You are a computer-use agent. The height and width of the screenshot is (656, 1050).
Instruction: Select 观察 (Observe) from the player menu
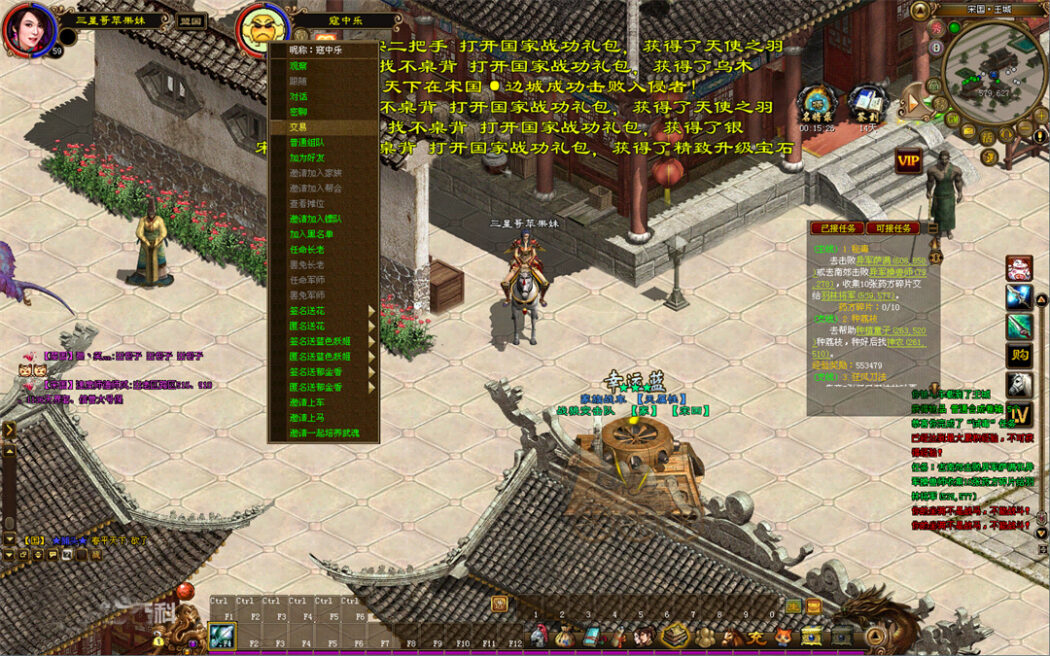300,66
